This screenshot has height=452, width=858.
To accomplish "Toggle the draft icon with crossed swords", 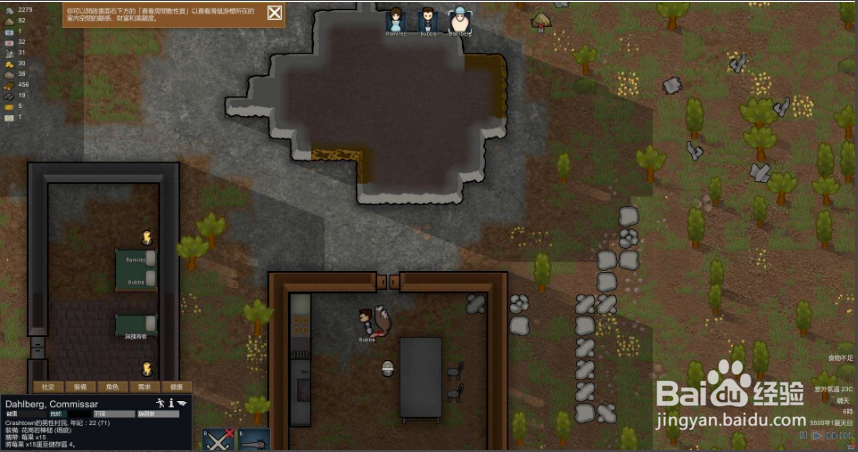I will click(218, 439).
